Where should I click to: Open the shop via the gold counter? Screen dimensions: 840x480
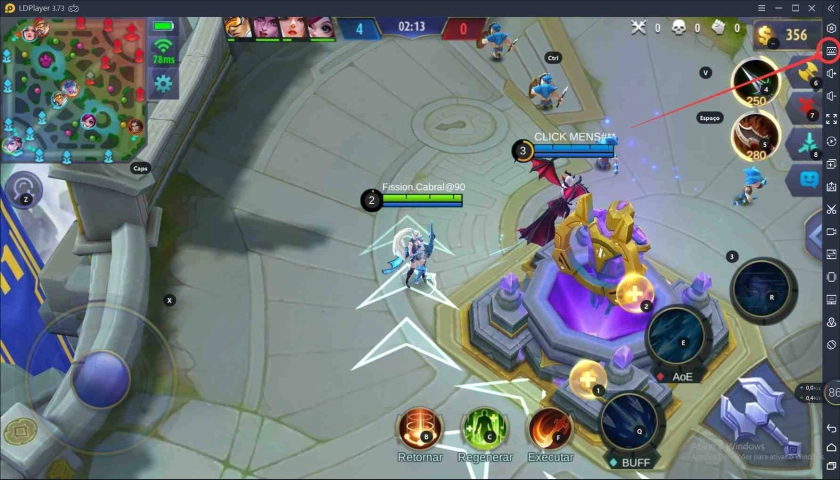pos(784,36)
